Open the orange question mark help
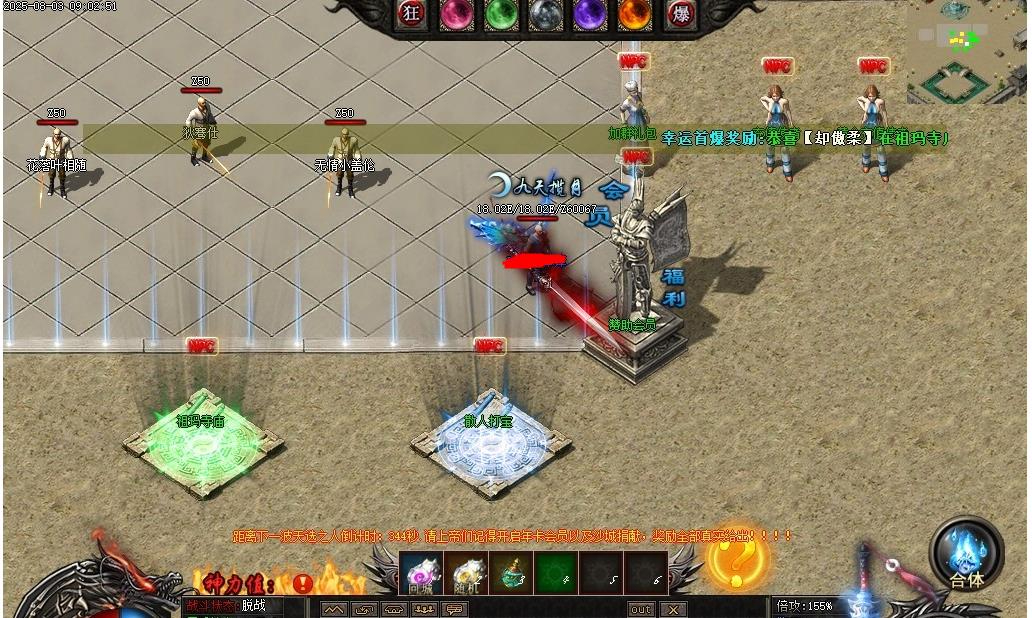 click(x=738, y=559)
